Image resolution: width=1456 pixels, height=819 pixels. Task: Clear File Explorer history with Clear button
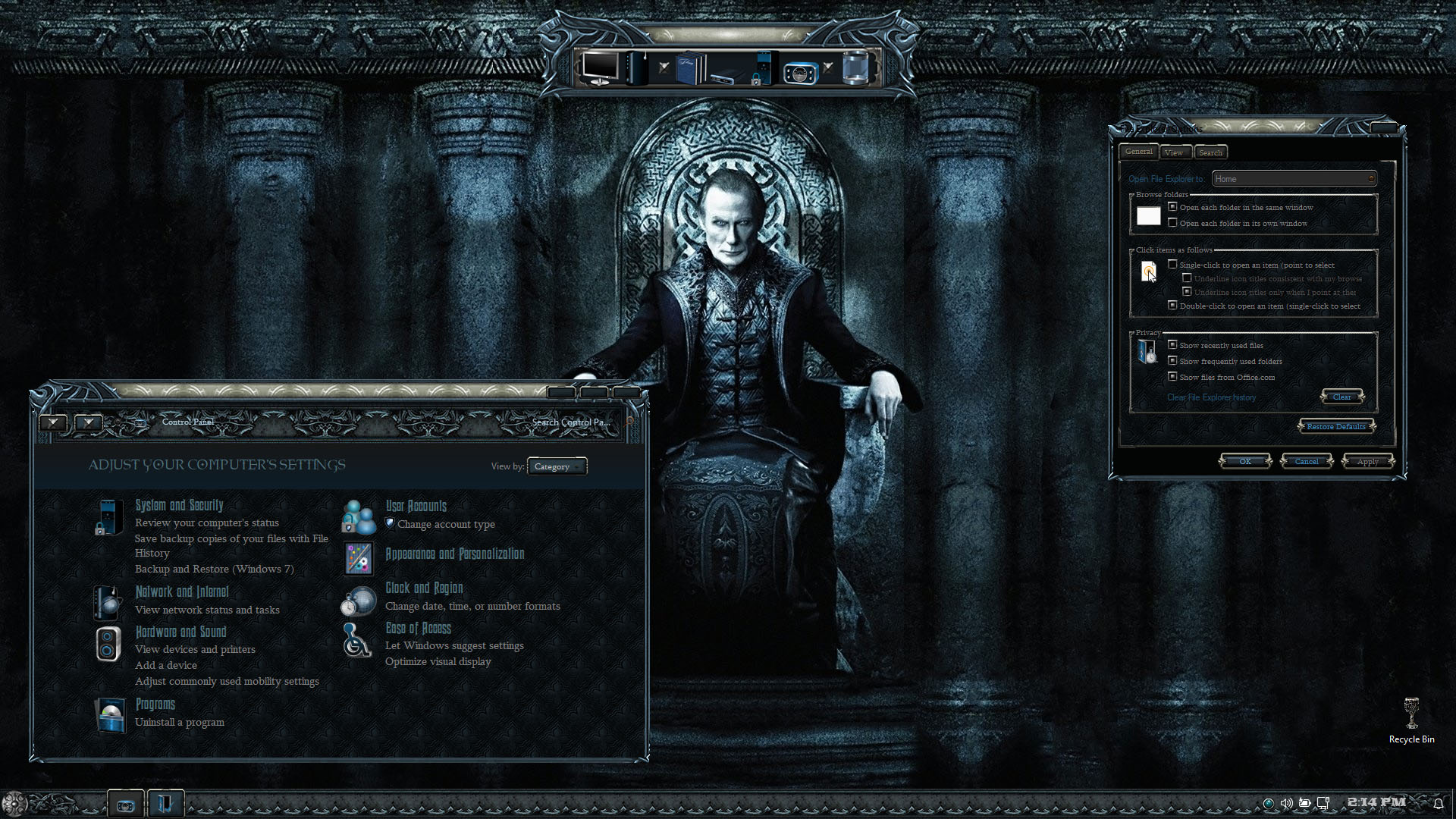pyautogui.click(x=1341, y=397)
